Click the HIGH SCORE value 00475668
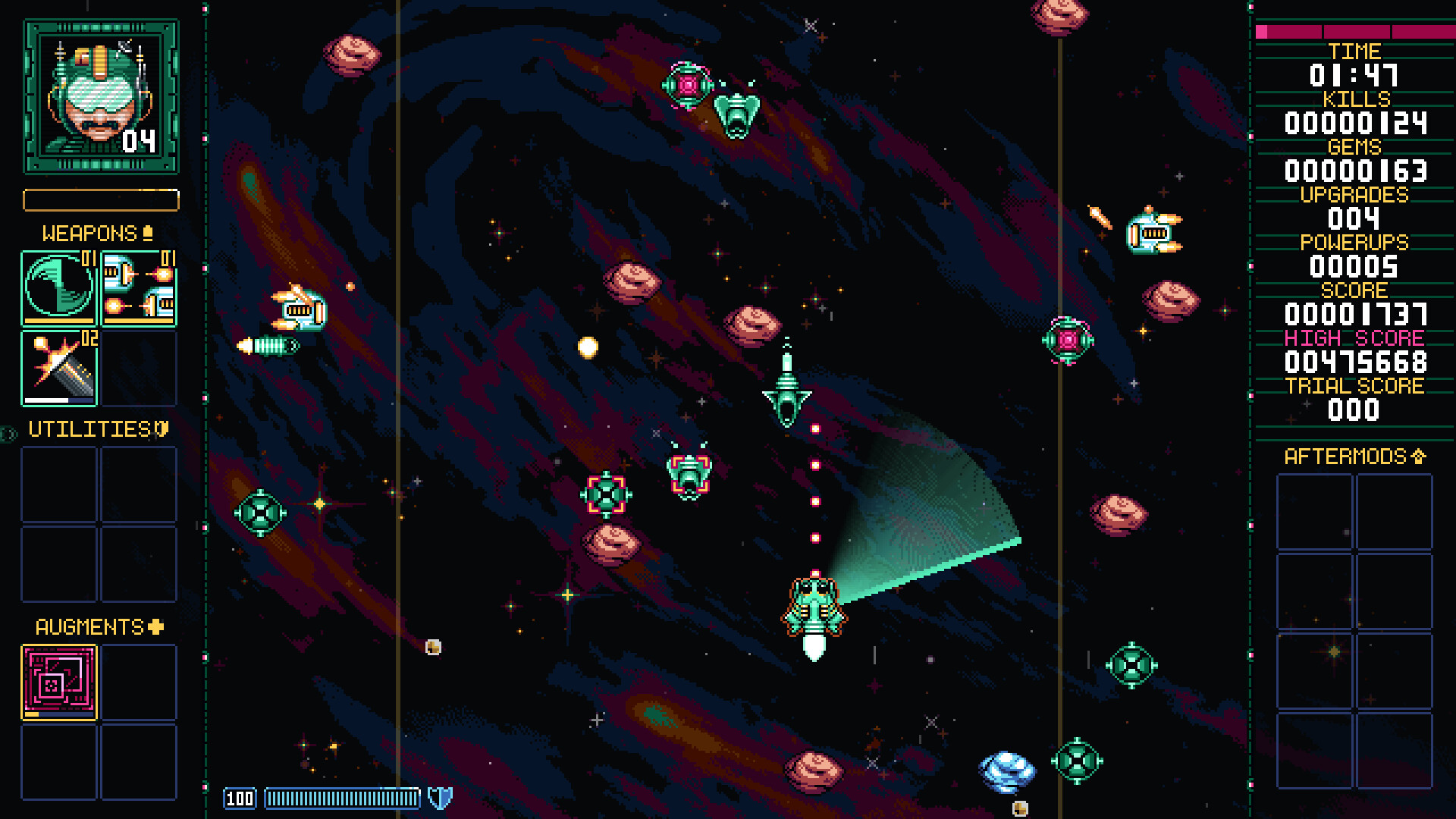The width and height of the screenshot is (1456, 819). click(x=1354, y=363)
